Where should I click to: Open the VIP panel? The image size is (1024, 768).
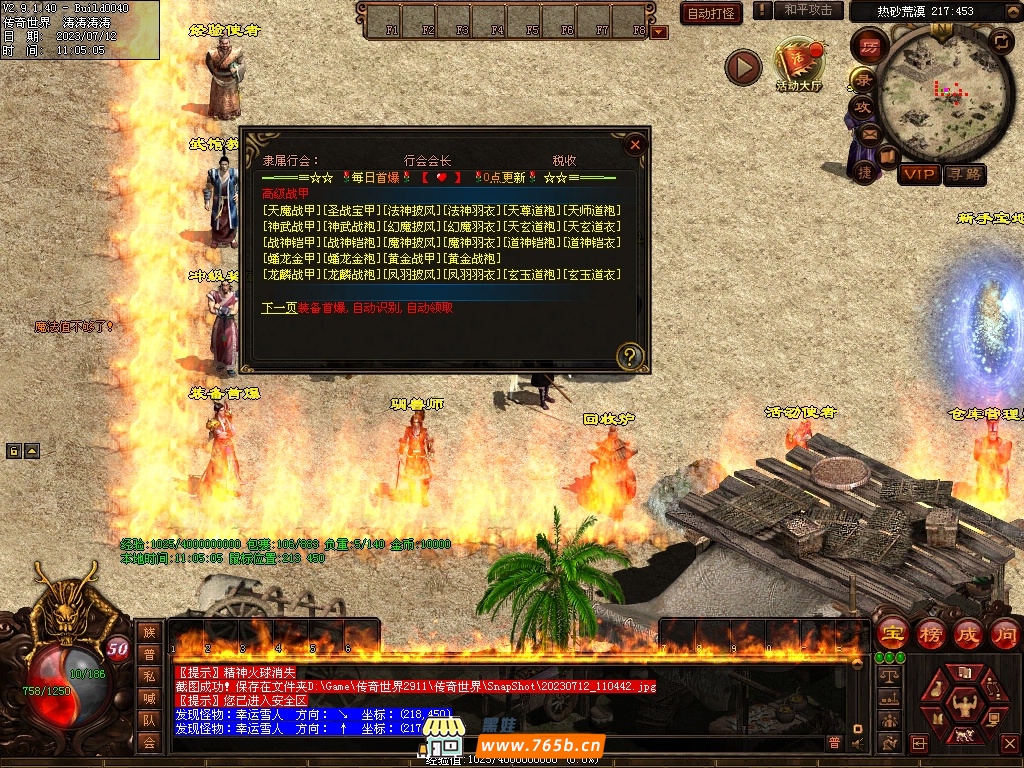tap(918, 174)
